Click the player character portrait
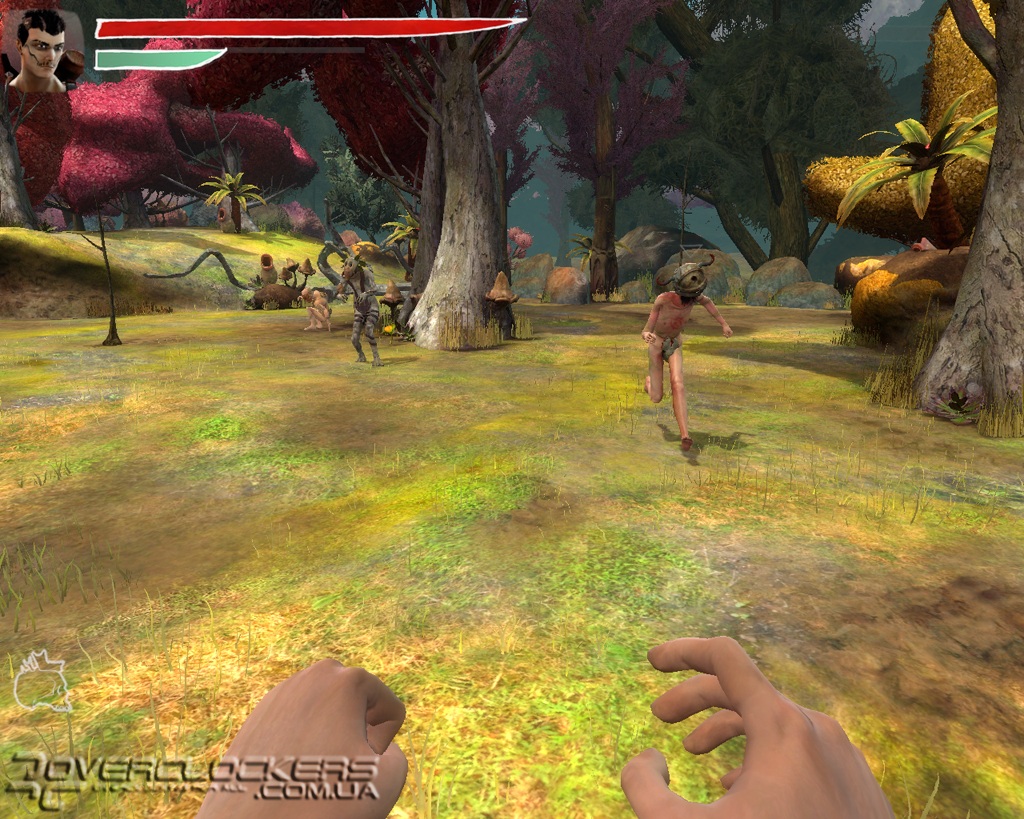Image resolution: width=1024 pixels, height=819 pixels. click(x=43, y=50)
